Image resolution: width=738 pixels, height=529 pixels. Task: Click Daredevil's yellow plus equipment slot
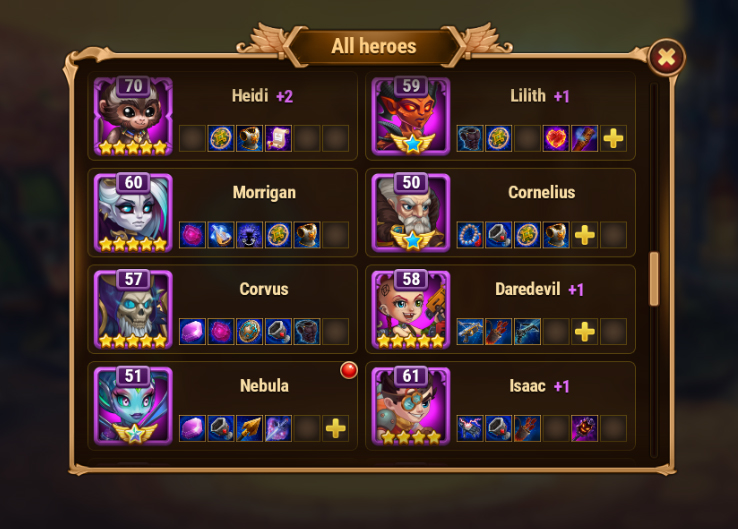coord(585,331)
